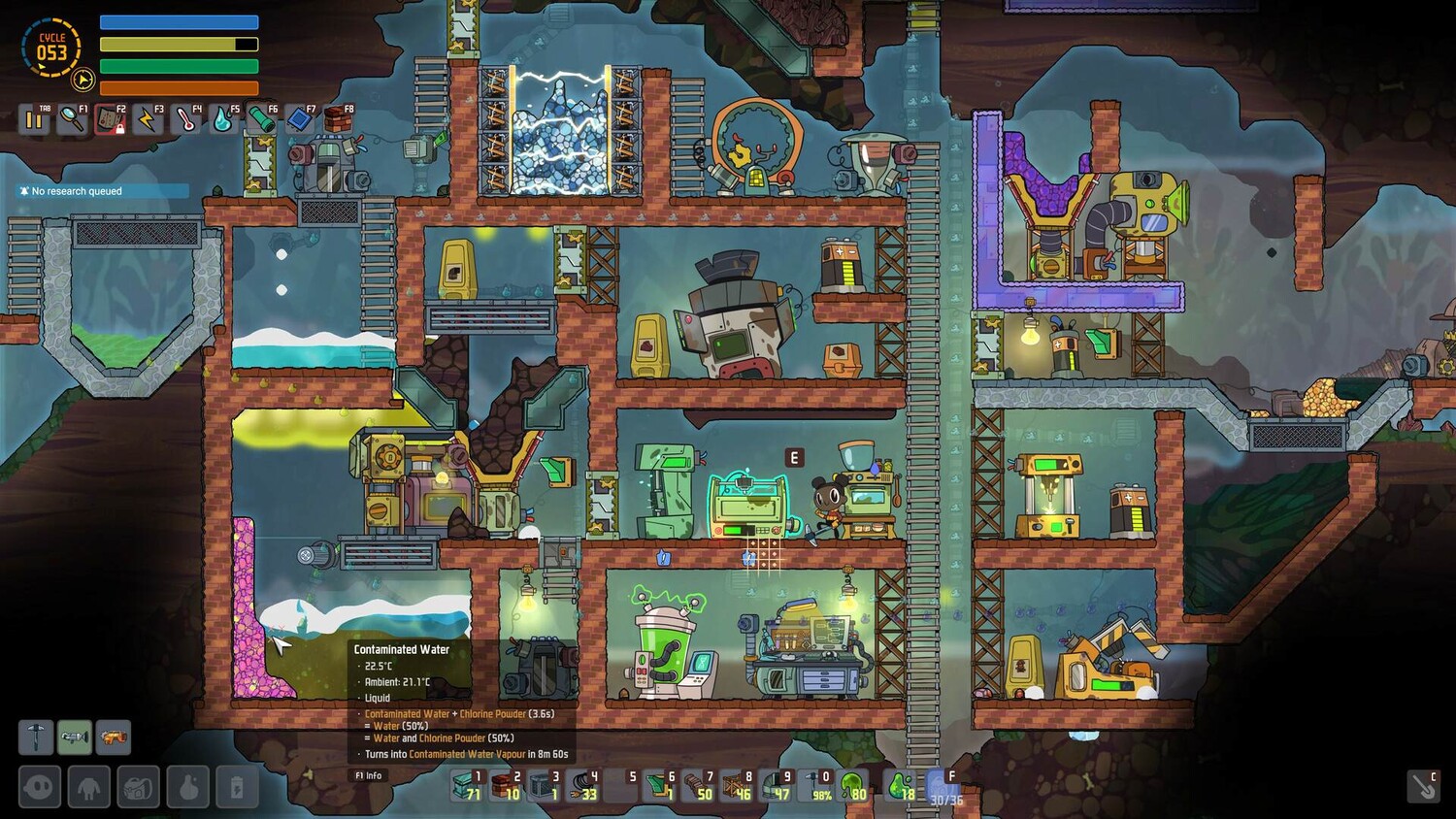This screenshot has width=1456, height=819.
Task: Select the grey vacuum gun tool
Action: click(x=75, y=737)
